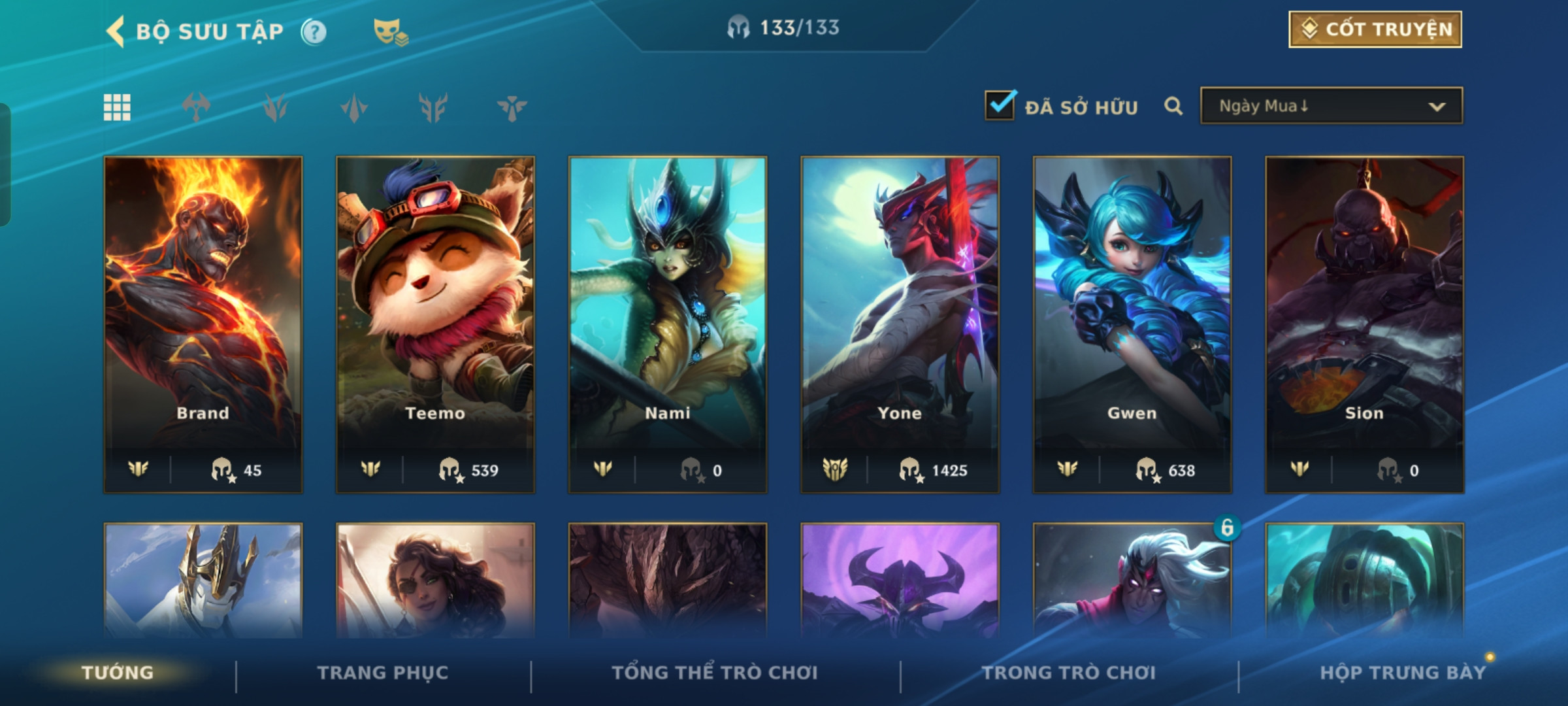Go to the Trong Trò Chơi tab

[x=1069, y=673]
